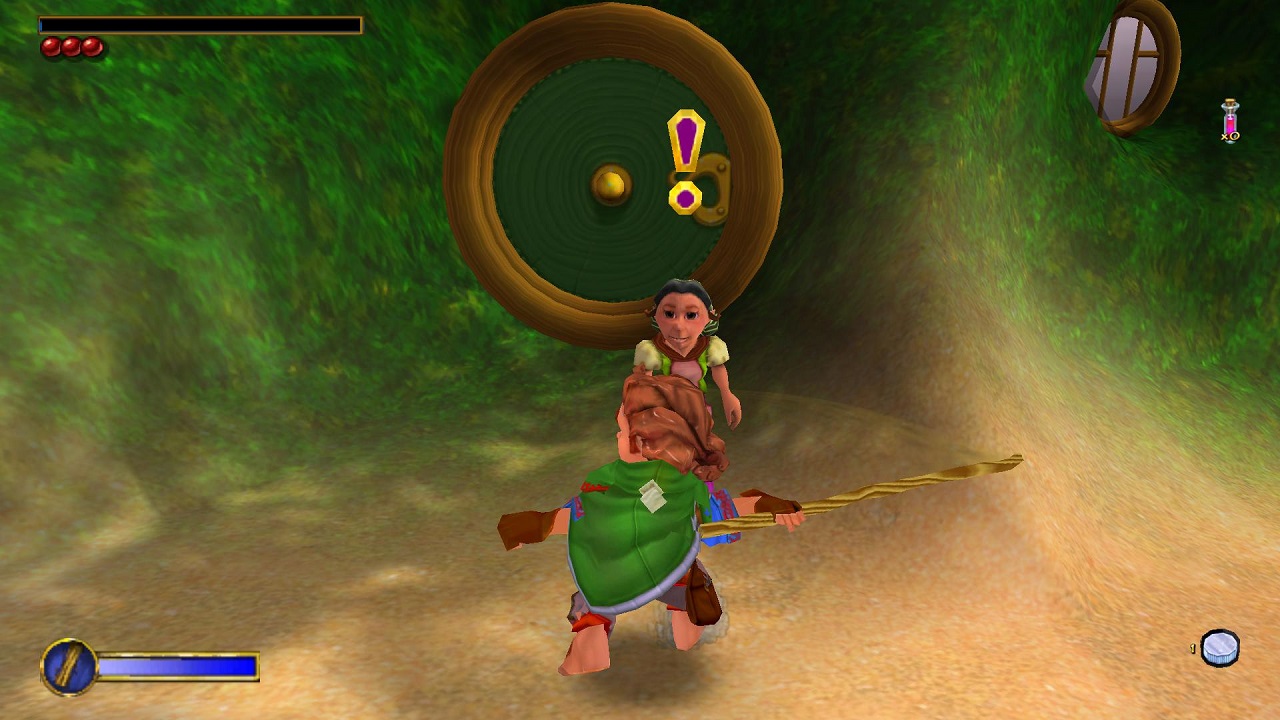
Task: Select the silver coin icon
Action: [1219, 648]
